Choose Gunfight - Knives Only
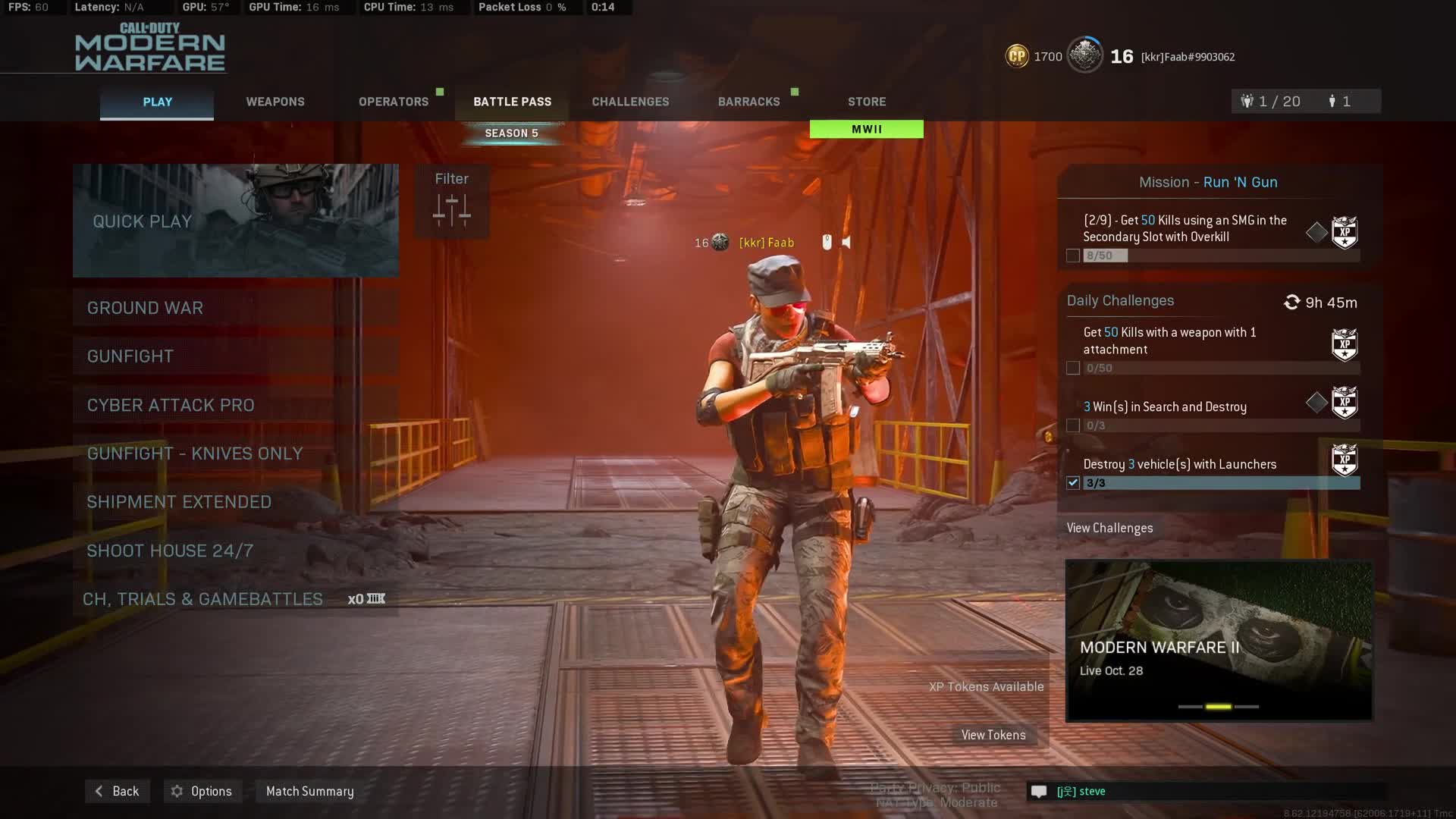 [x=236, y=453]
